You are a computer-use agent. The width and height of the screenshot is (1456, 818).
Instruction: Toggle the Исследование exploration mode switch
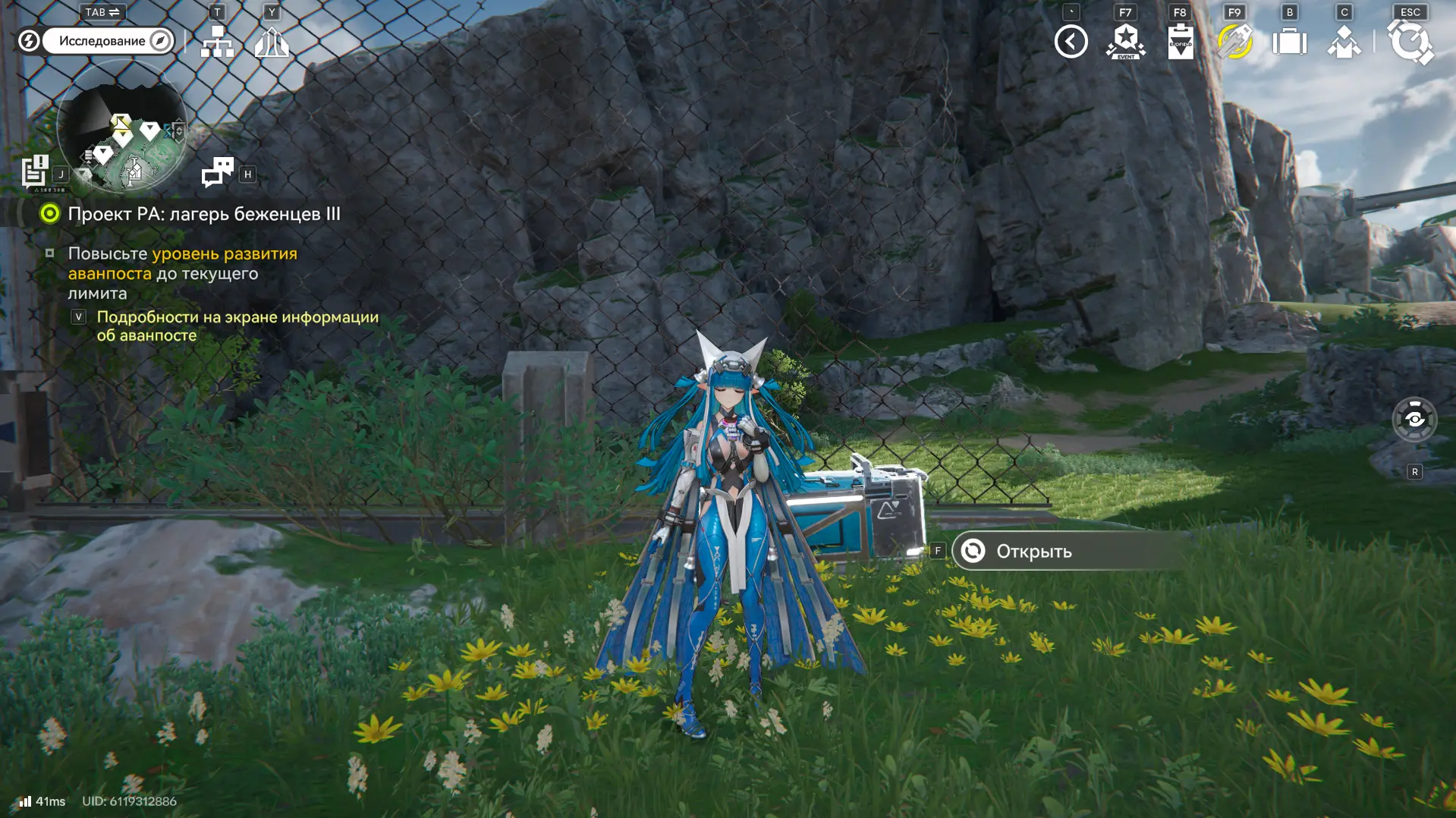108,41
